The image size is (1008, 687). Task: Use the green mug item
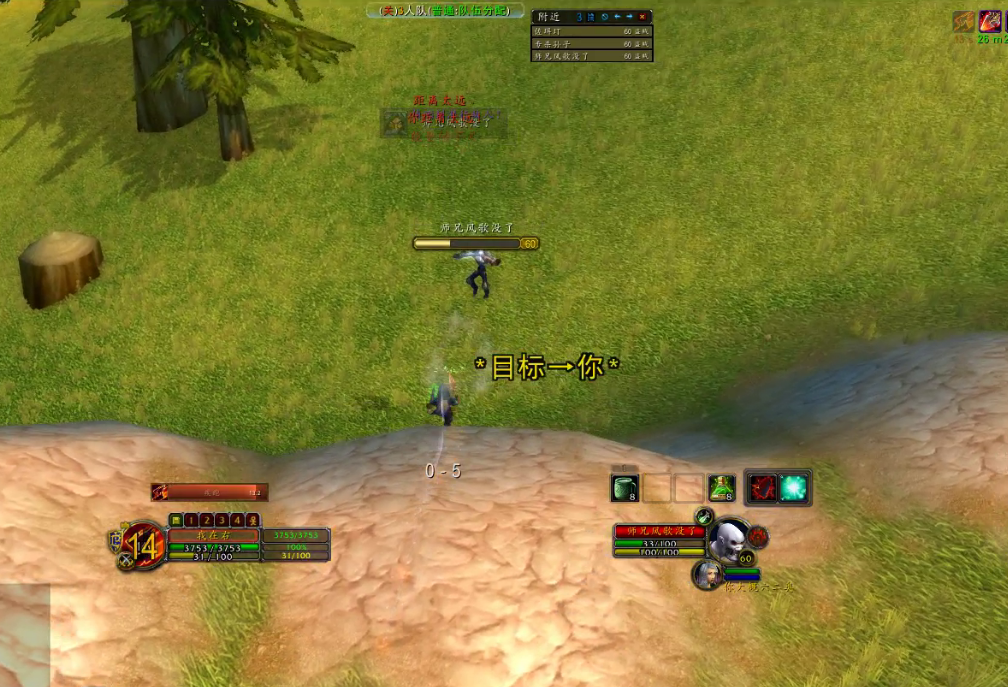[x=625, y=488]
